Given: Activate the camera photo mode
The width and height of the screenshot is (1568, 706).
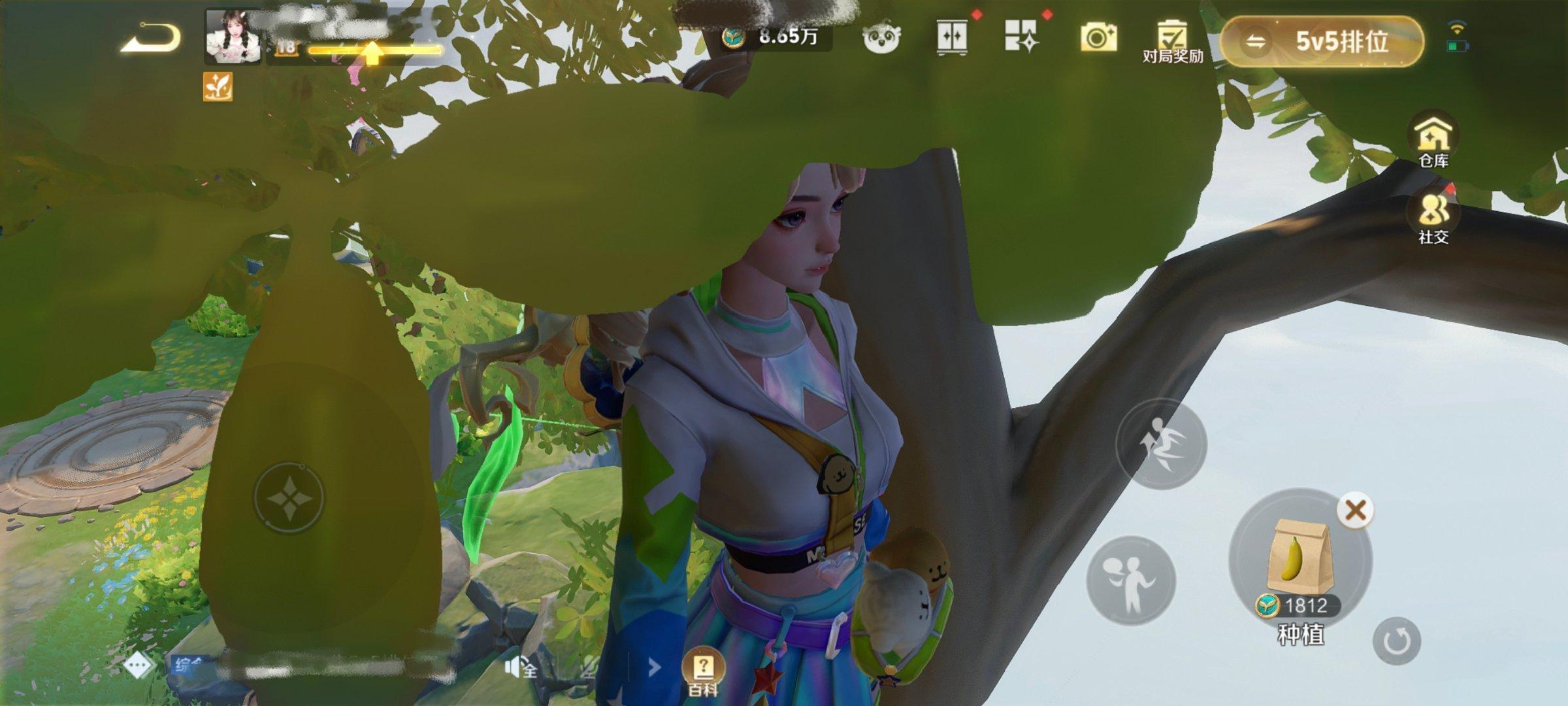Looking at the screenshot, I should (x=1098, y=38).
